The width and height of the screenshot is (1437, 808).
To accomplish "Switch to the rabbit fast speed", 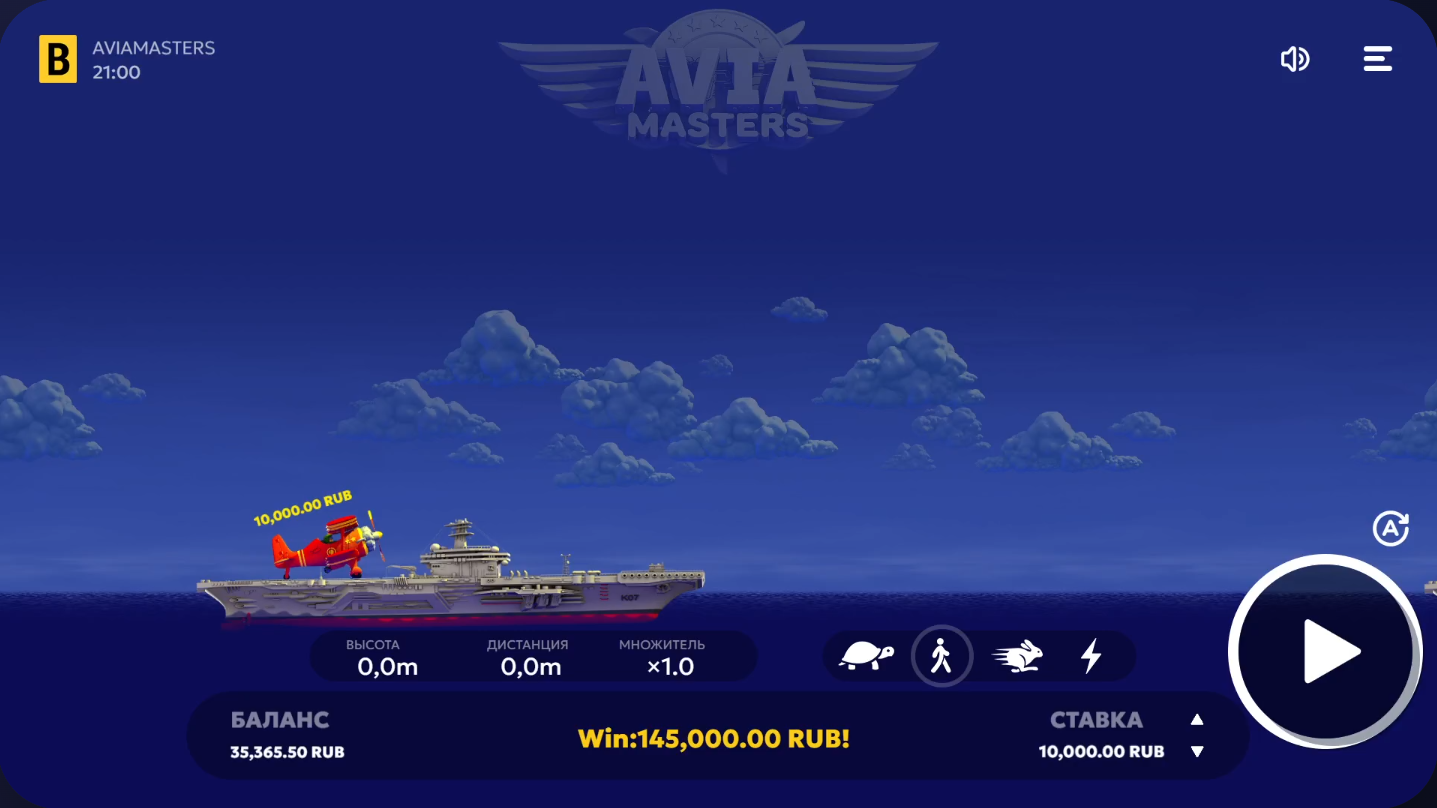I will 1018,656.
